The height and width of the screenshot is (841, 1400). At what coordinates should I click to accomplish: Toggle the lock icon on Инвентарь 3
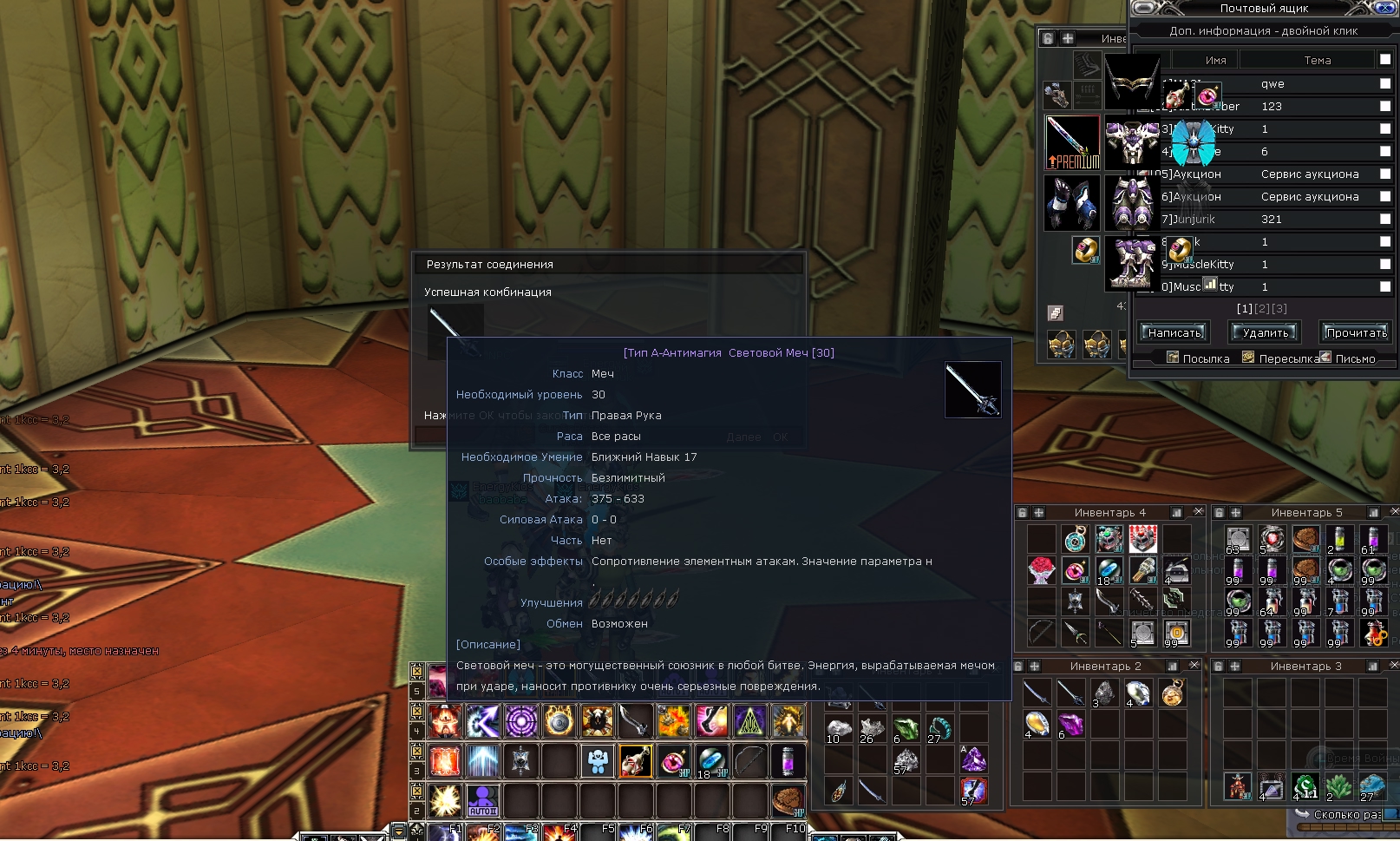point(1218,667)
